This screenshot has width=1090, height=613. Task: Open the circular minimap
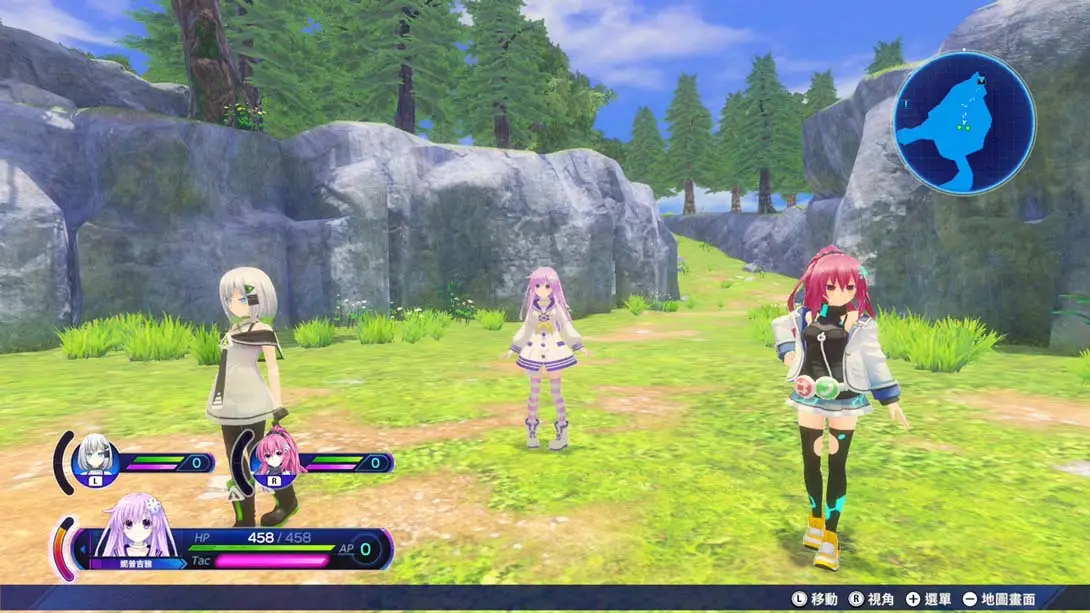pyautogui.click(x=964, y=123)
